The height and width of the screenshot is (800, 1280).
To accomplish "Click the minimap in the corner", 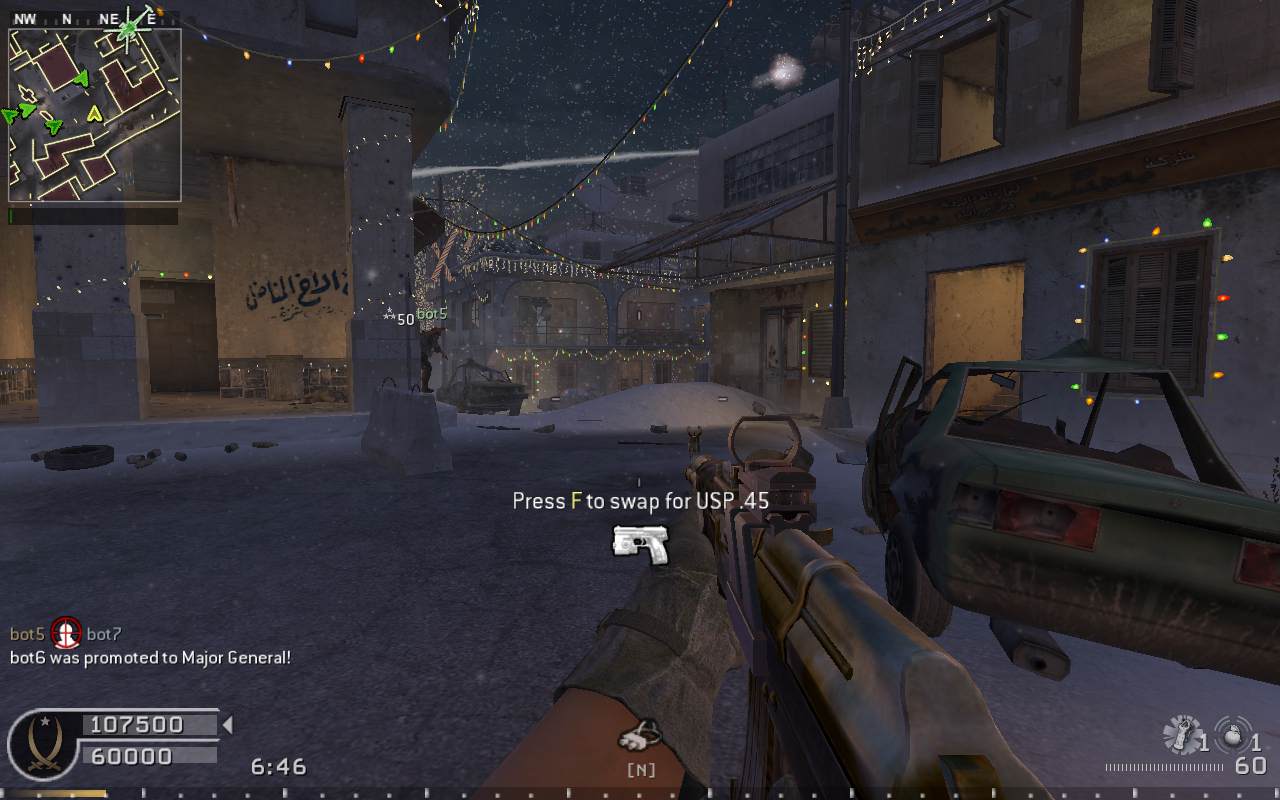I will 94,114.
